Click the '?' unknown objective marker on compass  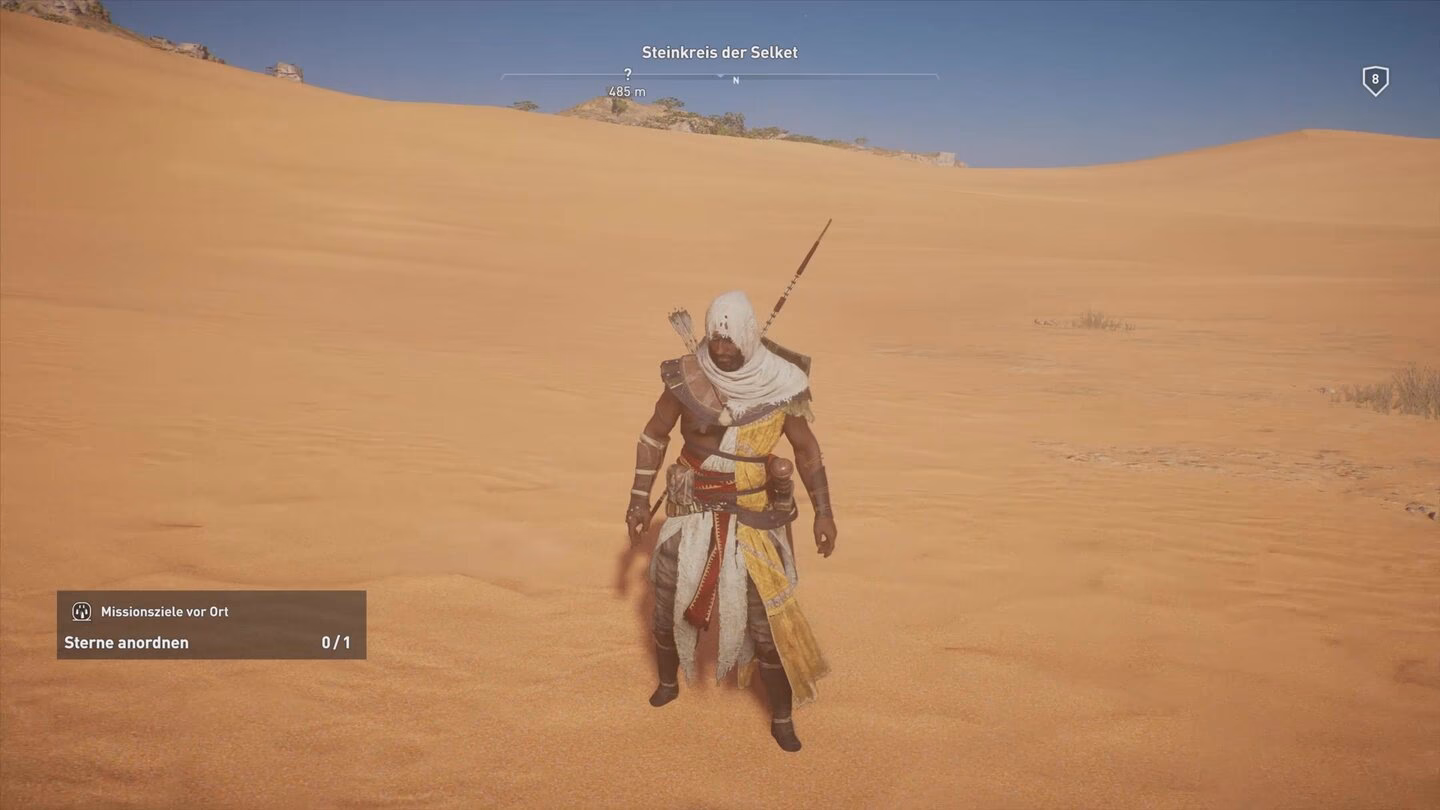click(627, 74)
